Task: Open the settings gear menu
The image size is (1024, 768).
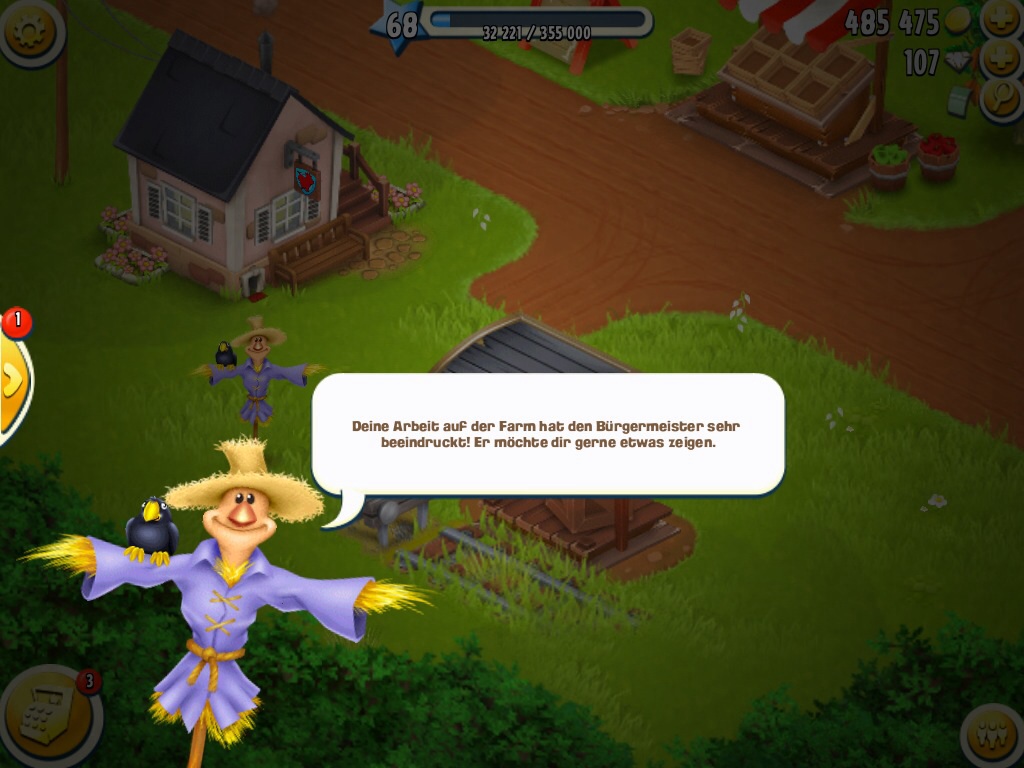Action: 28,30
